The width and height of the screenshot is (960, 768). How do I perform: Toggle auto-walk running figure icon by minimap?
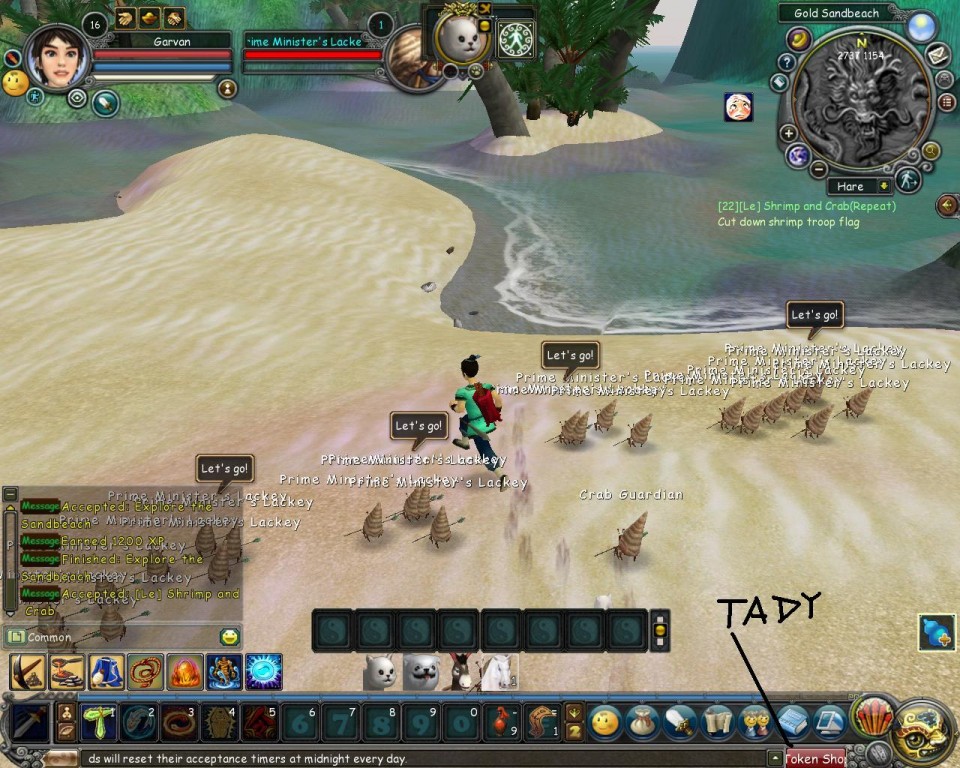(x=906, y=180)
